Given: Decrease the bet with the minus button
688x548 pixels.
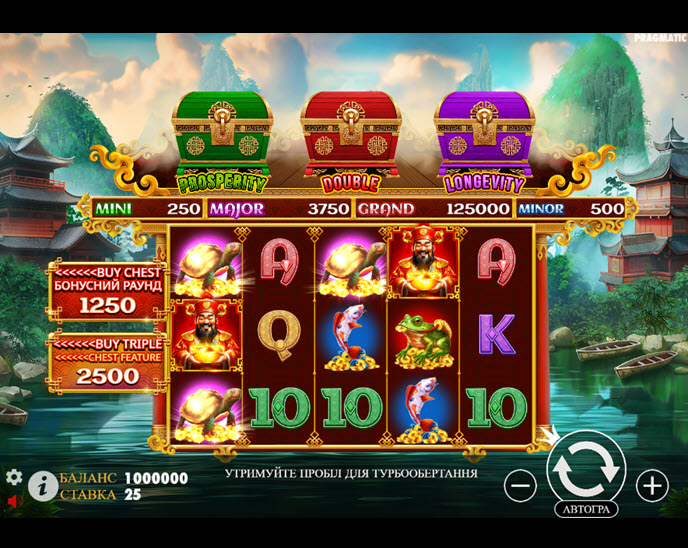Looking at the screenshot, I should tap(520, 486).
